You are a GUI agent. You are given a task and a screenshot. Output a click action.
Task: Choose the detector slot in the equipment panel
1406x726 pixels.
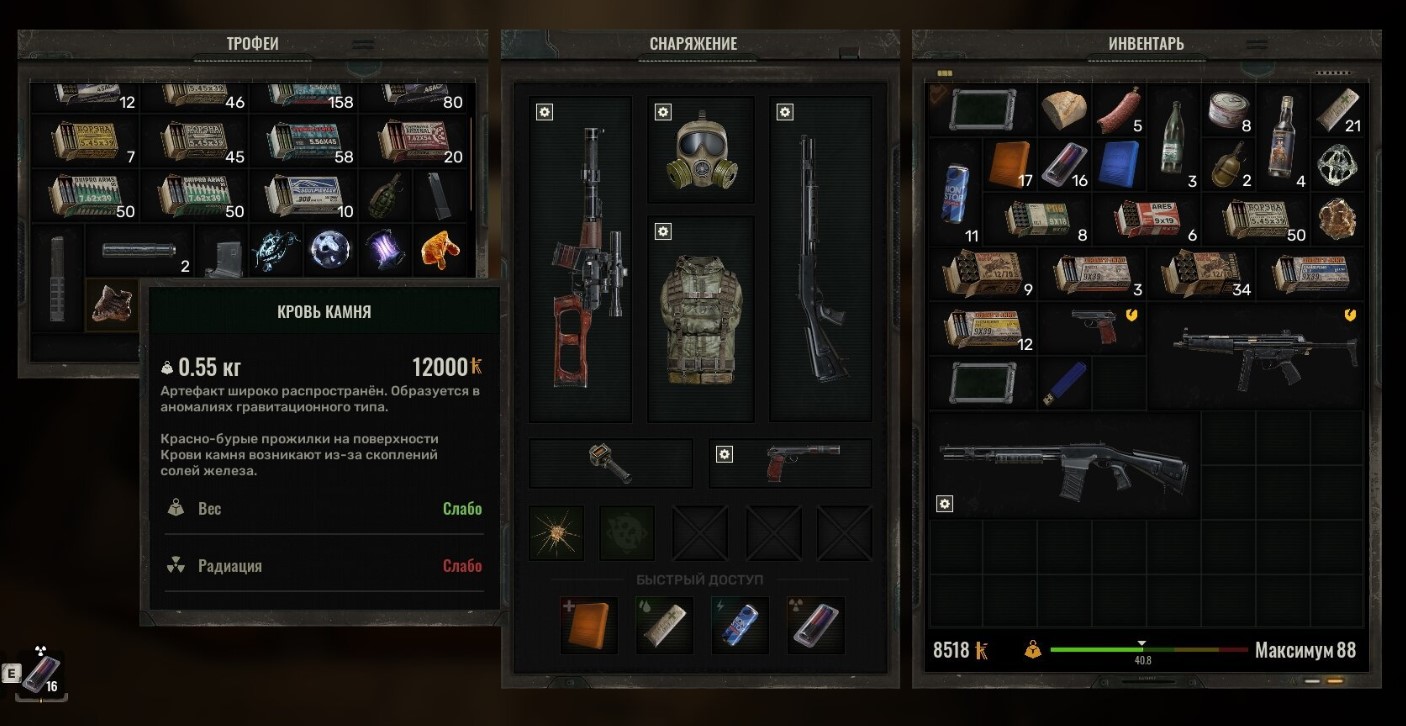610,463
